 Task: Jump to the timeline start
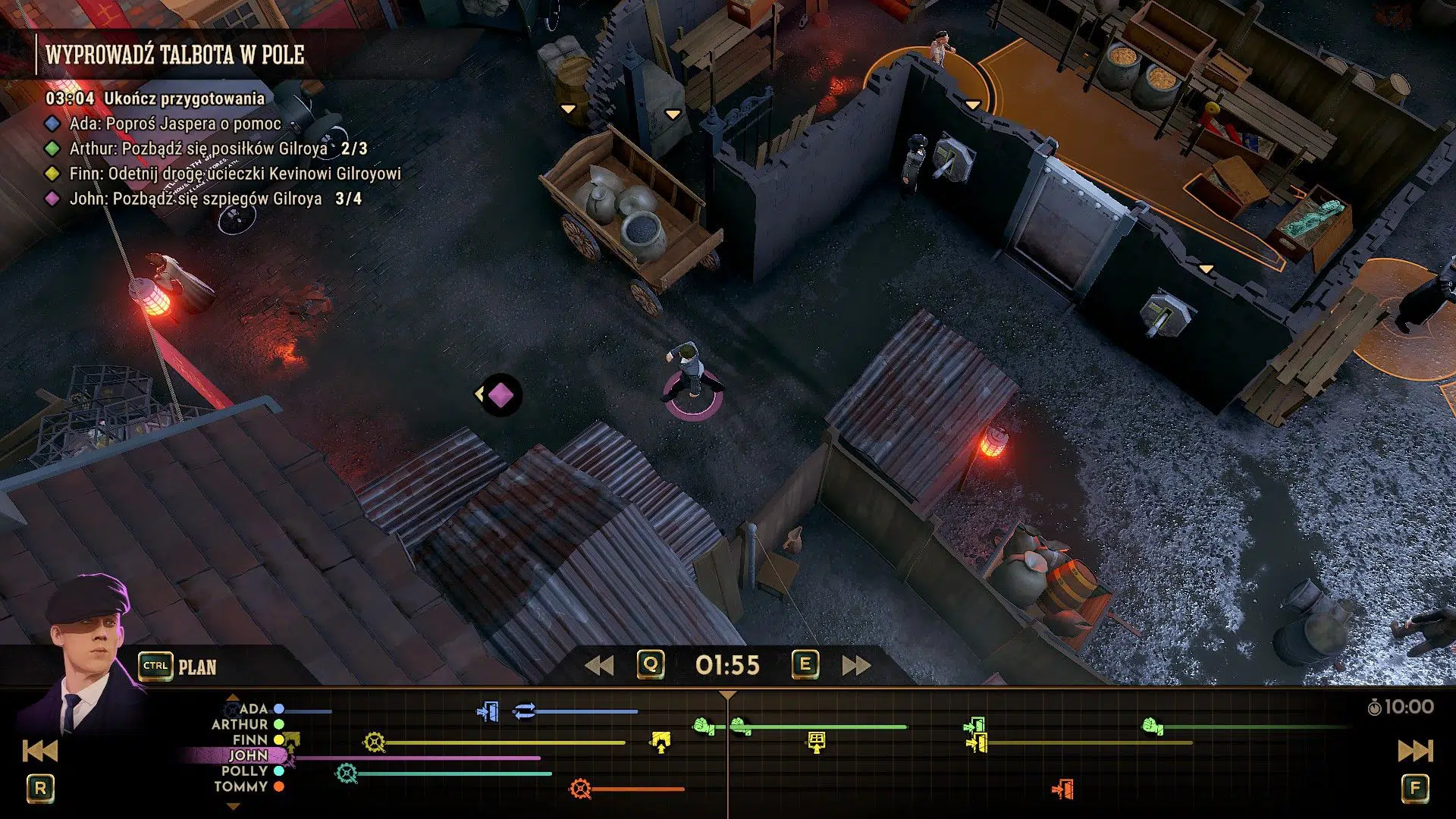click(x=40, y=751)
